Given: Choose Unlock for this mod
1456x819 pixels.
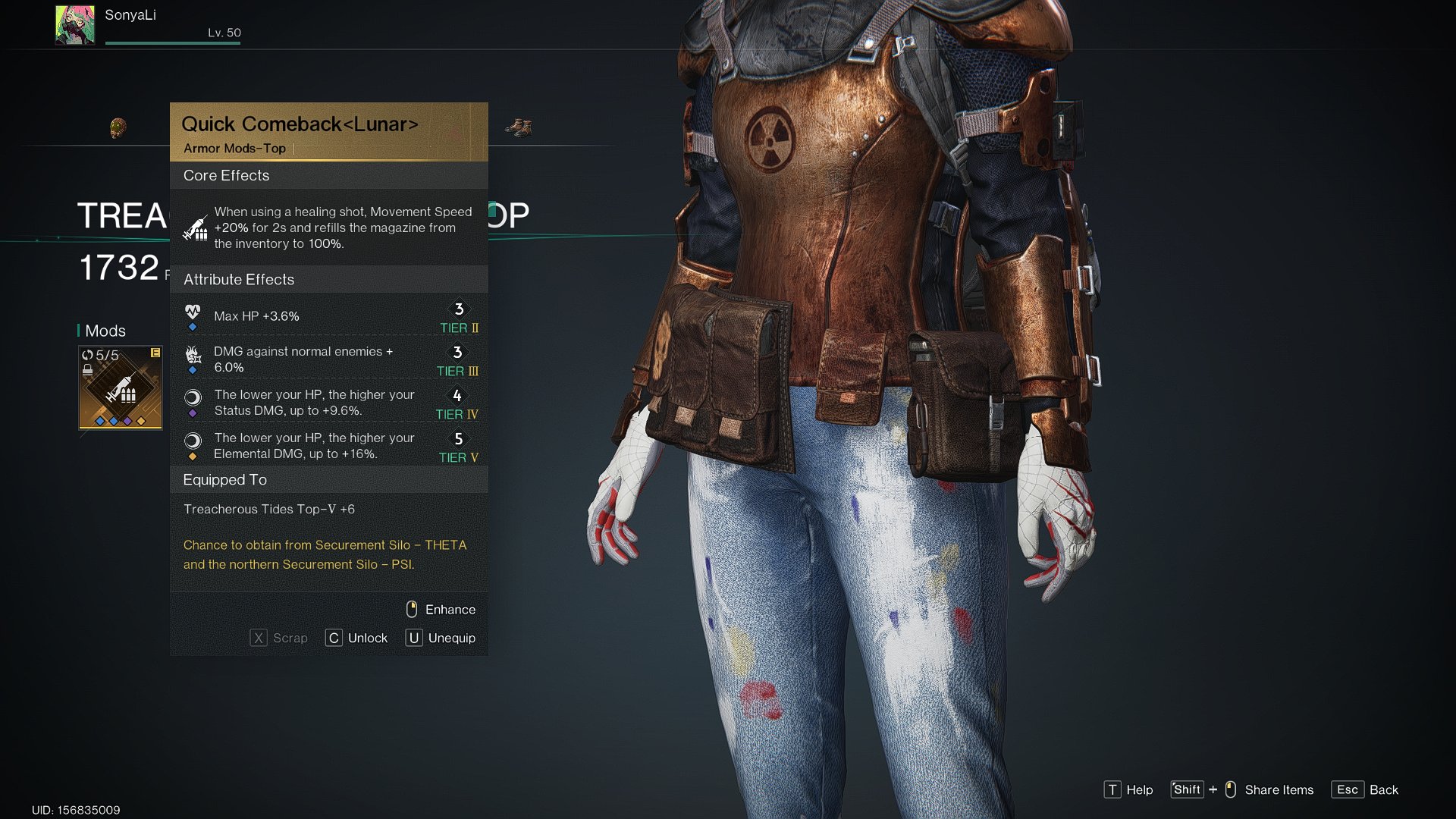Looking at the screenshot, I should click(x=356, y=639).
